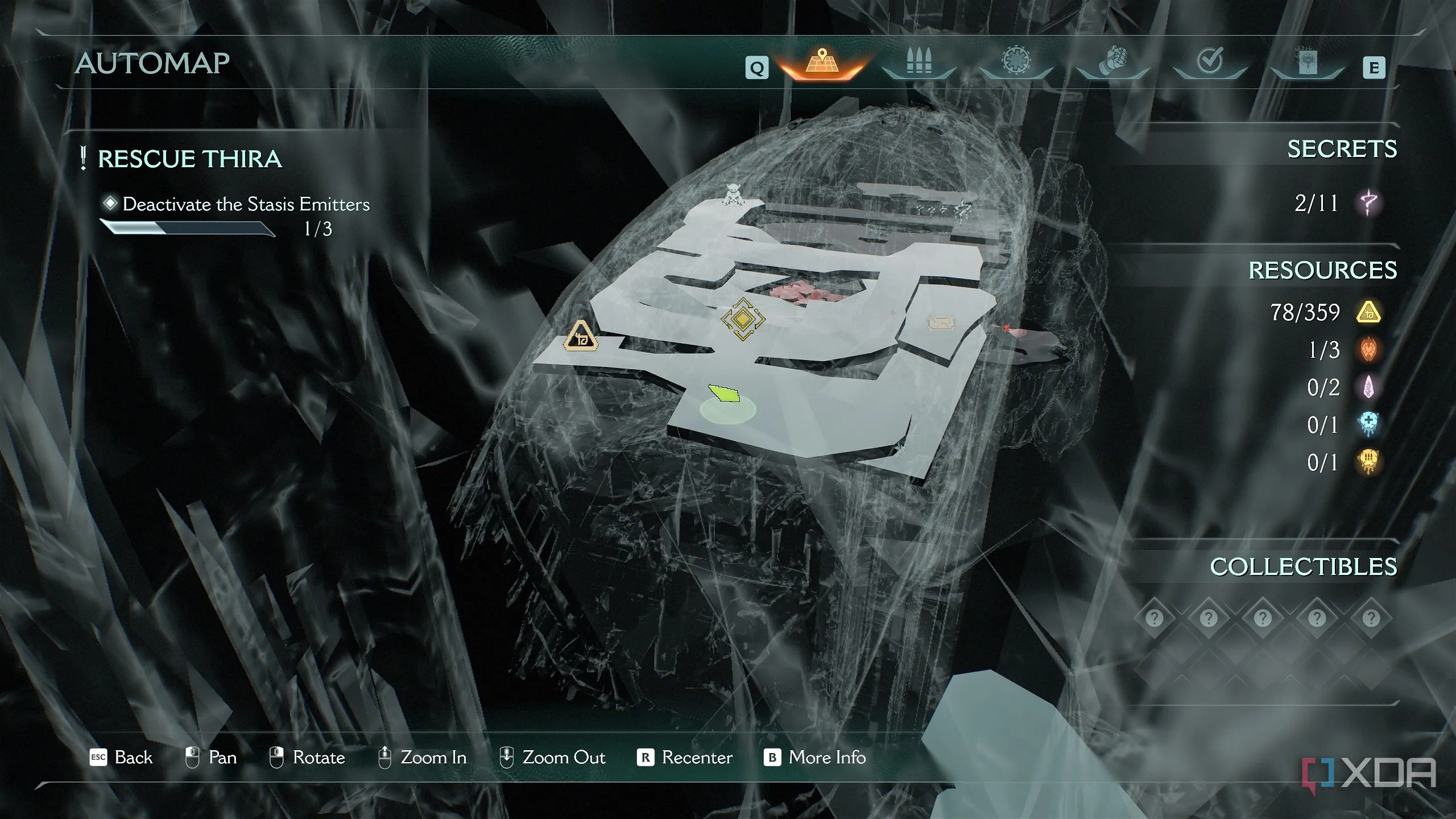
Task: Click the gold triangle resource marker on map
Action: pos(580,336)
